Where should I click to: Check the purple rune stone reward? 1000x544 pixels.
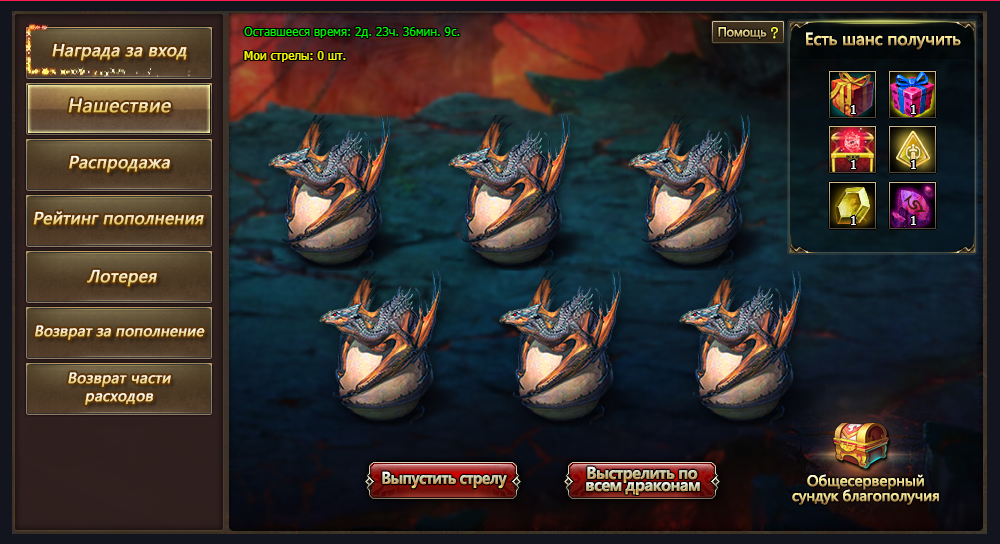tap(912, 205)
